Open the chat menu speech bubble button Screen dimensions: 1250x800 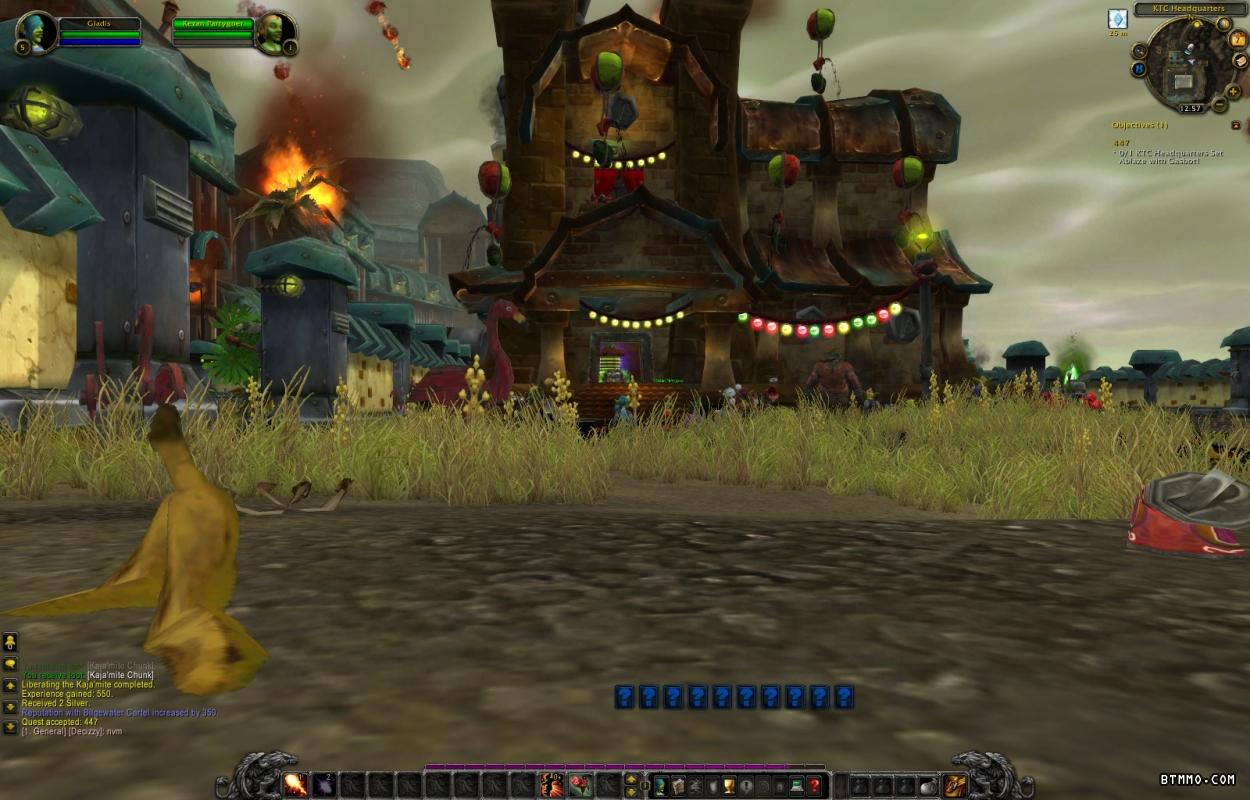[x=10, y=663]
